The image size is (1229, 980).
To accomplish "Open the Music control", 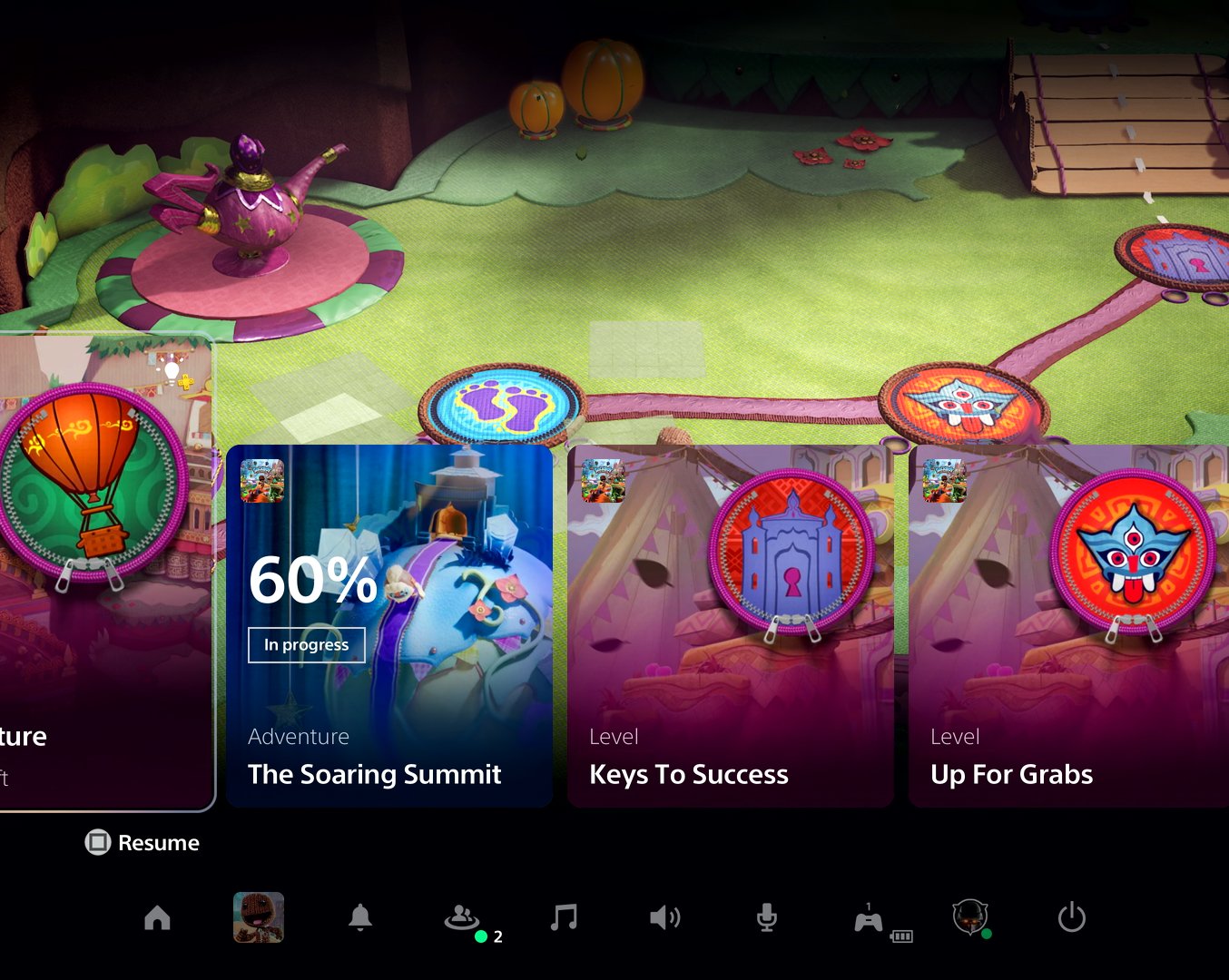I will (564, 918).
